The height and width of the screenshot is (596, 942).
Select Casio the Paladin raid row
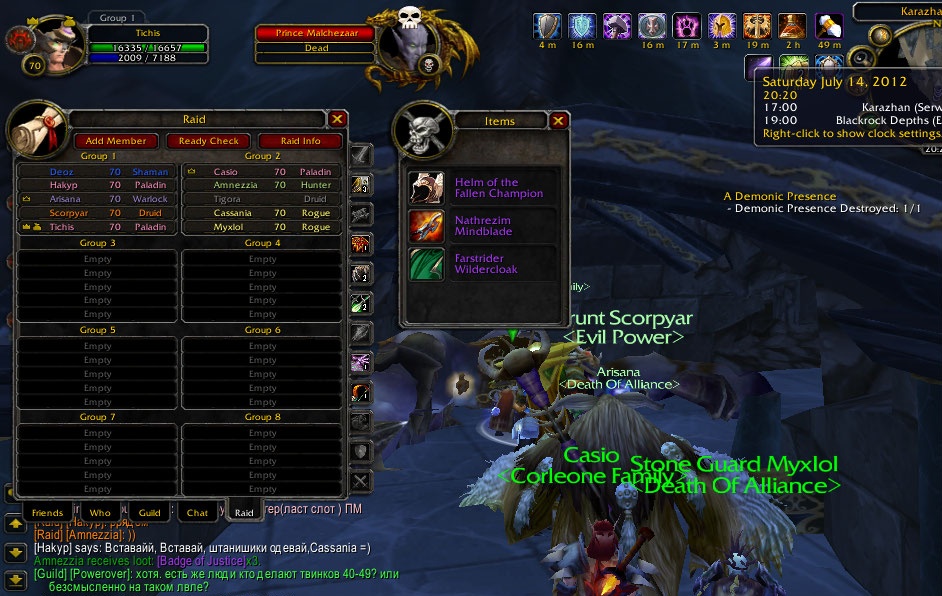tap(262, 172)
